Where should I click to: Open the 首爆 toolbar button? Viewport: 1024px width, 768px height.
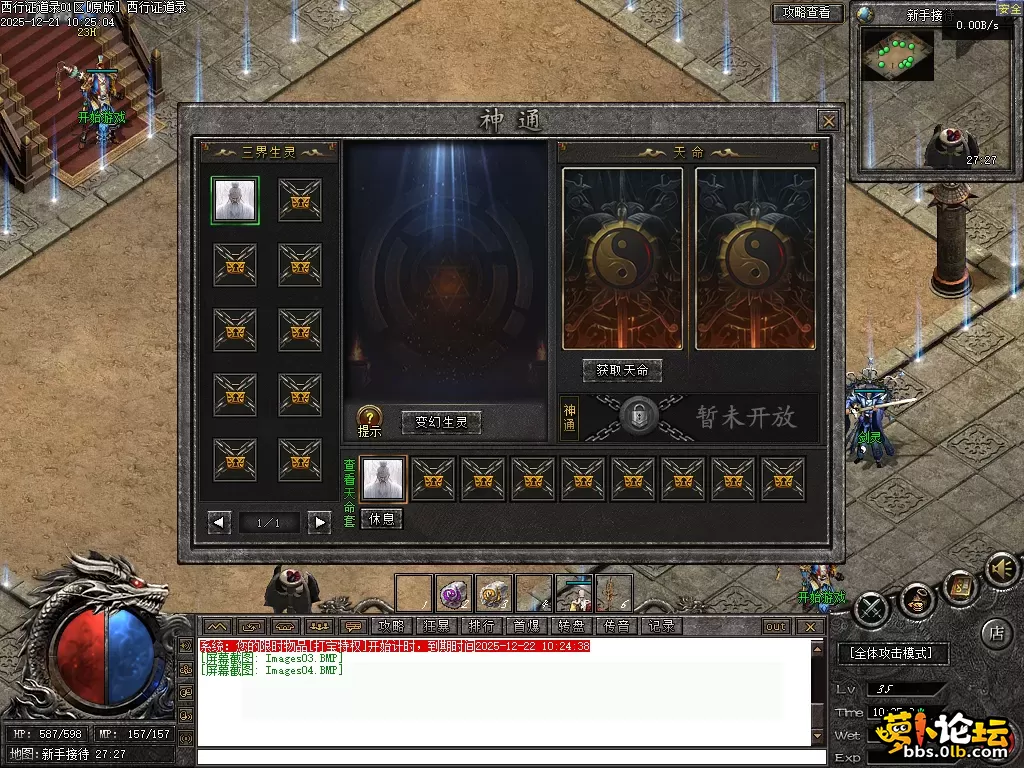pos(527,626)
